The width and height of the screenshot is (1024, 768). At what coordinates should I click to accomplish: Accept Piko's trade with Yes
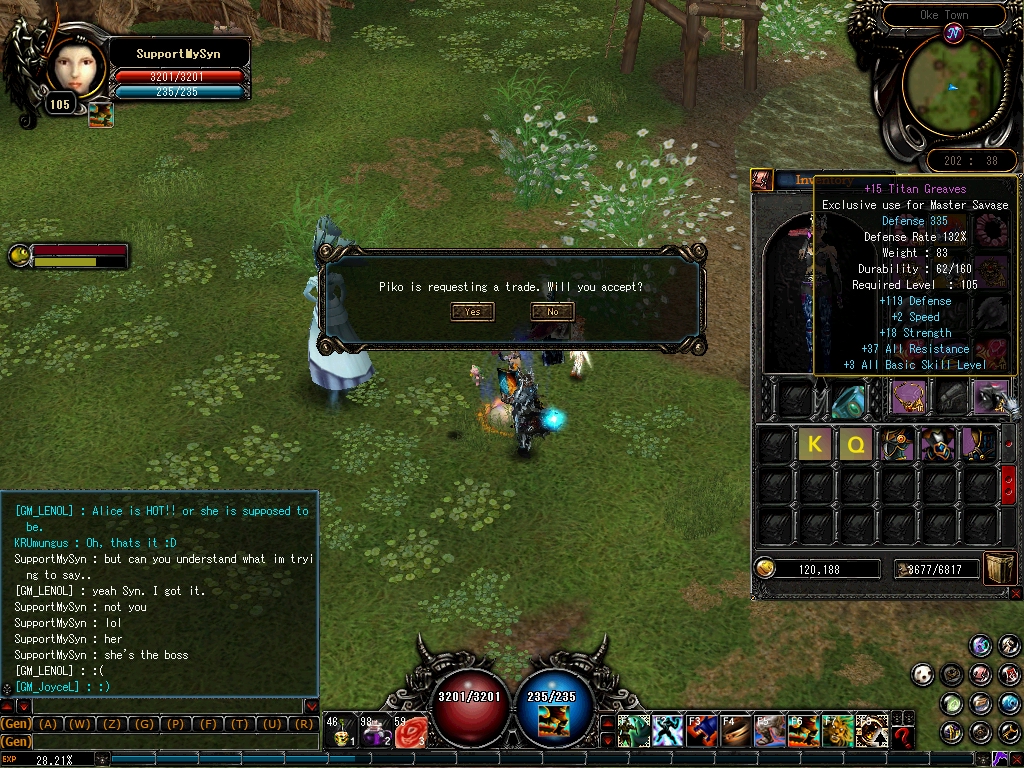tap(472, 312)
